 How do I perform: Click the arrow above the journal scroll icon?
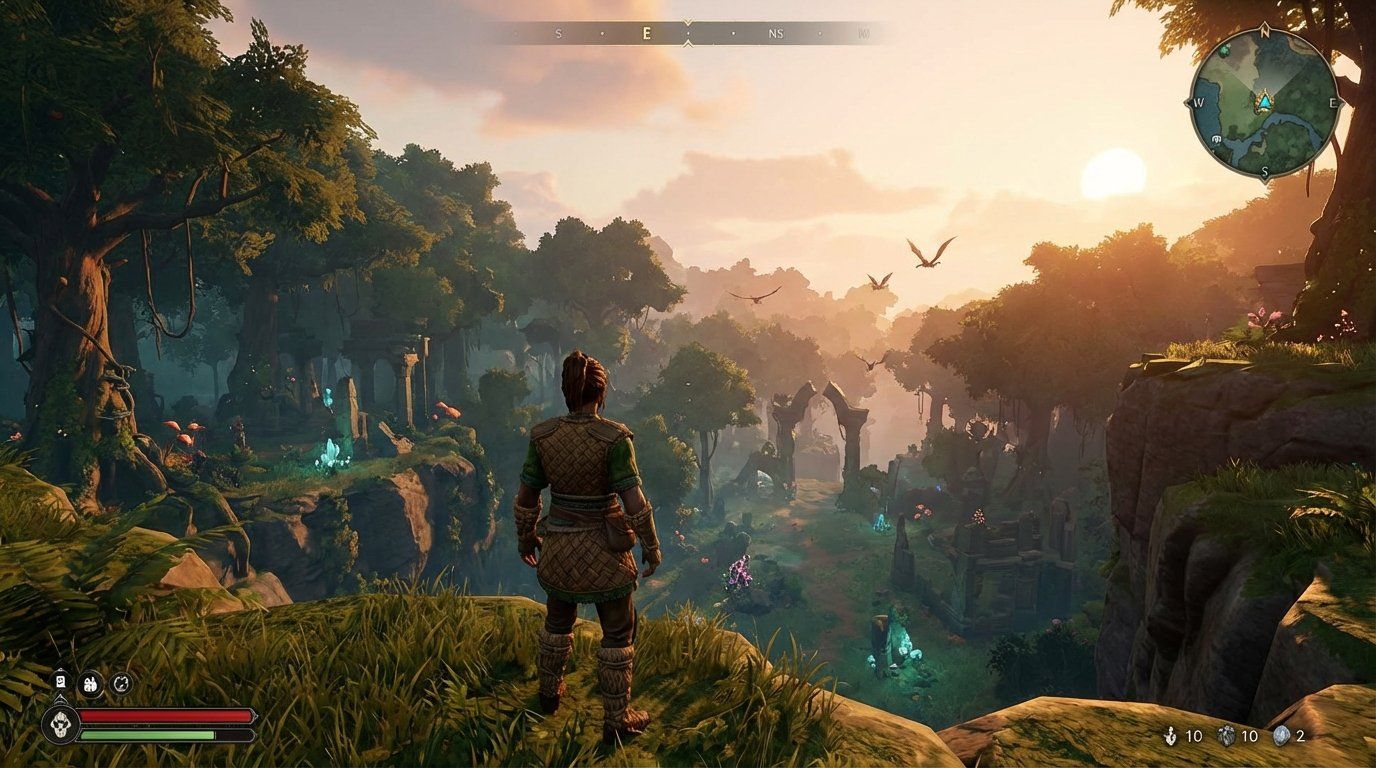[x=60, y=669]
